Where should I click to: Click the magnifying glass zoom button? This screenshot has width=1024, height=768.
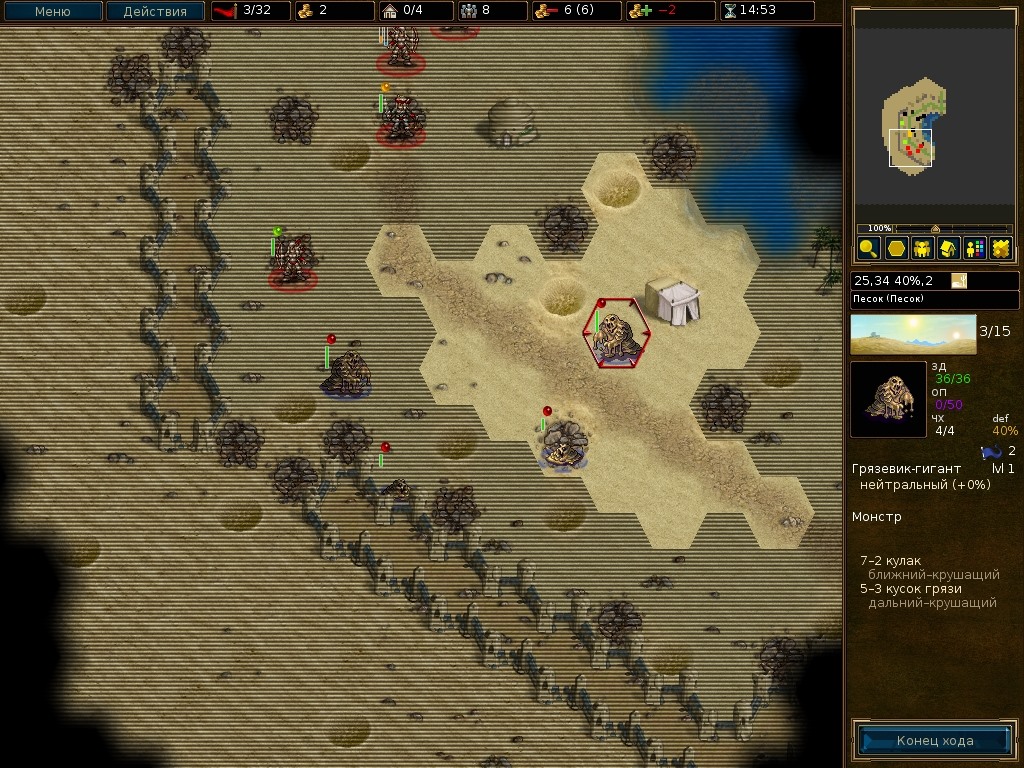pyautogui.click(x=868, y=248)
